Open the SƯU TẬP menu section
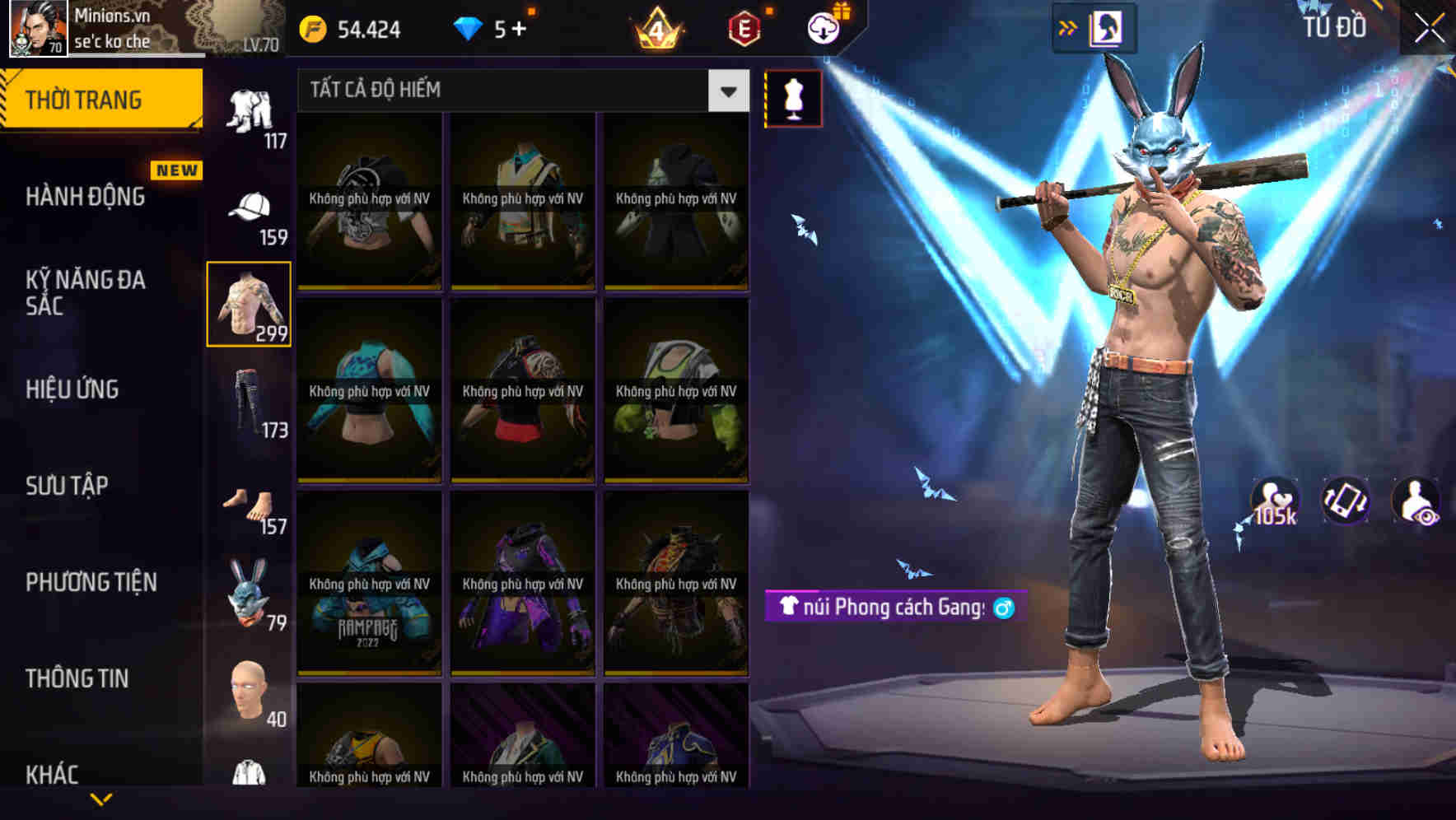 pyautogui.click(x=66, y=486)
